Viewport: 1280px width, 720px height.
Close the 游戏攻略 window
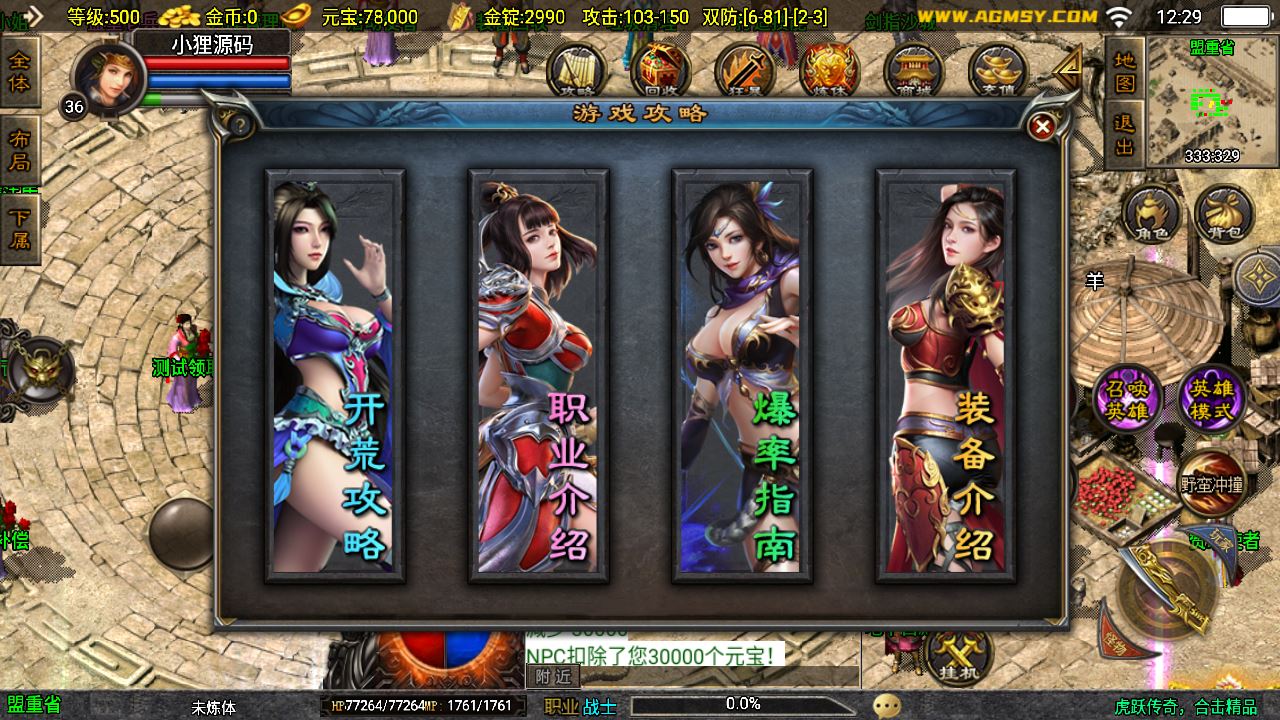tap(1042, 126)
